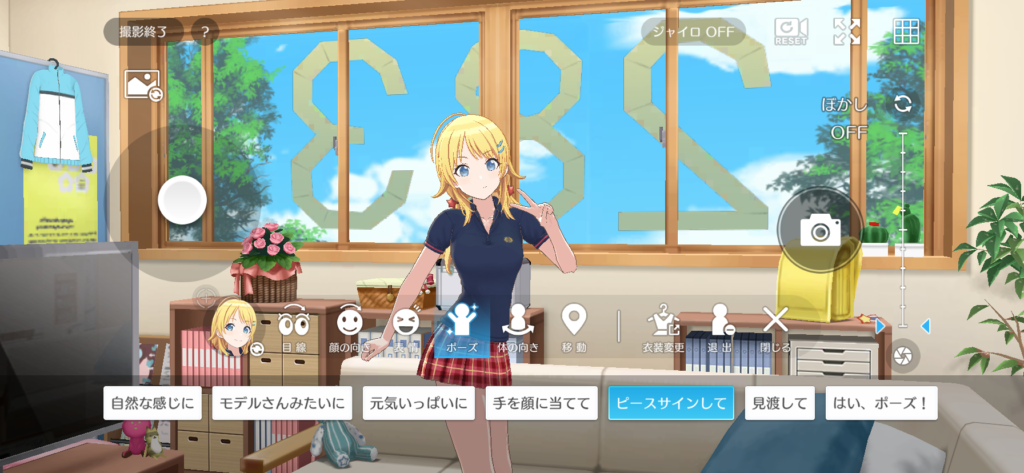This screenshot has height=473, width=1024.
Task: Activate the fullscreen expand arrows icon
Action: coord(847,32)
